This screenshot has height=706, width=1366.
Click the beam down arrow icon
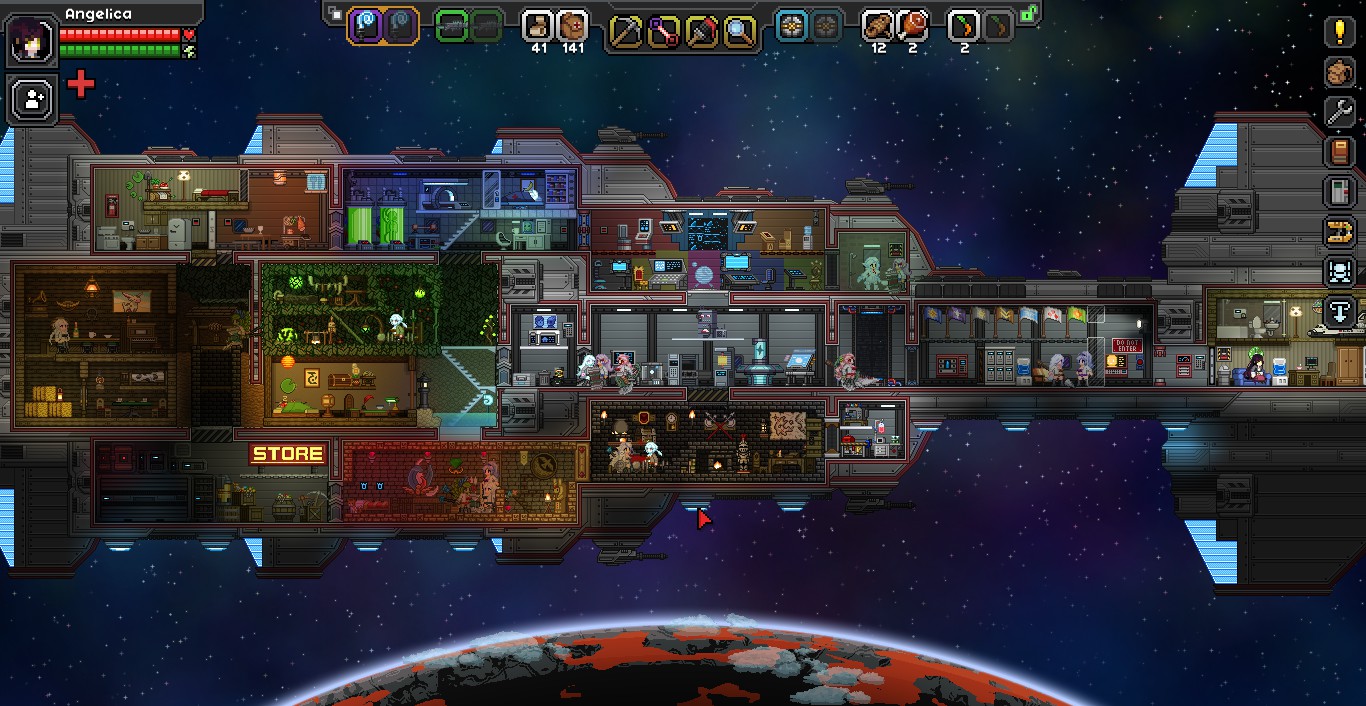pos(1340,312)
